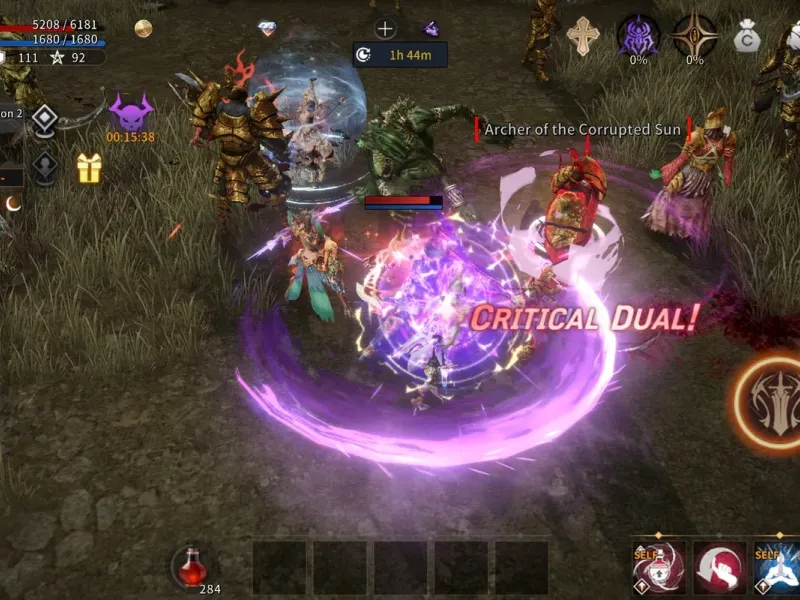The width and height of the screenshot is (800, 600).
Task: Click the round plus button
Action: click(x=385, y=29)
